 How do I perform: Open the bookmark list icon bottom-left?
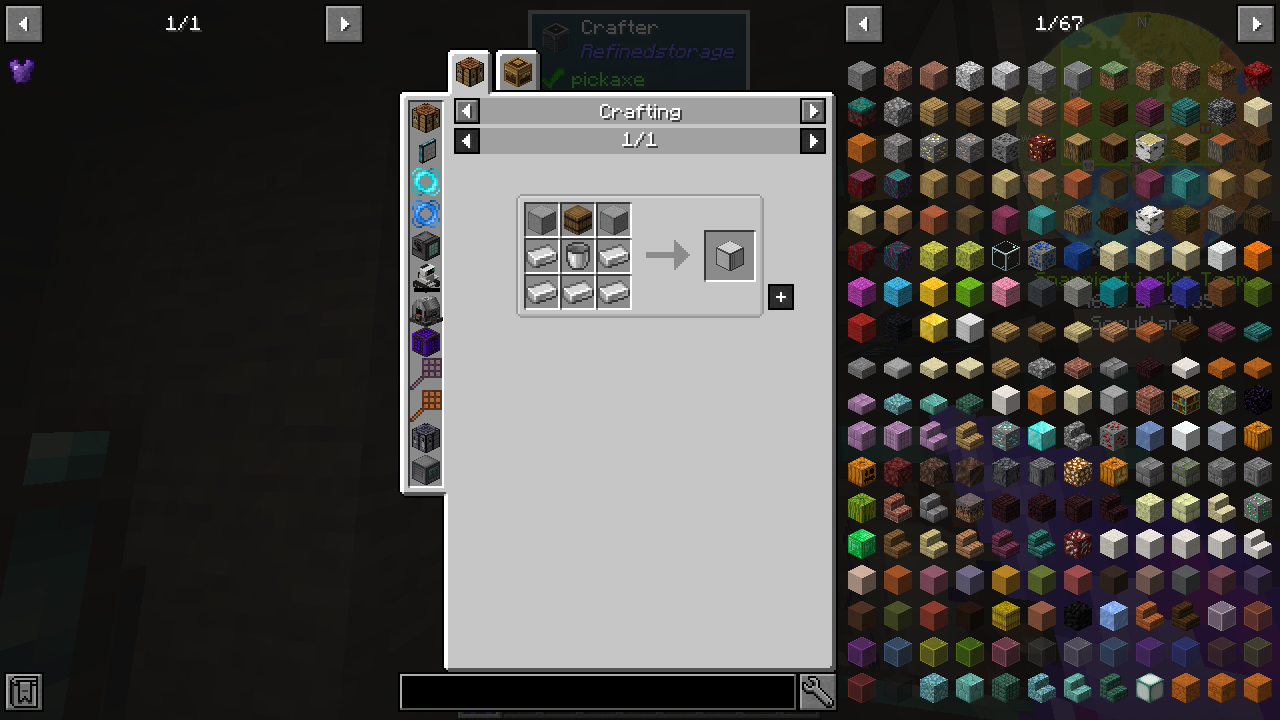(22, 690)
